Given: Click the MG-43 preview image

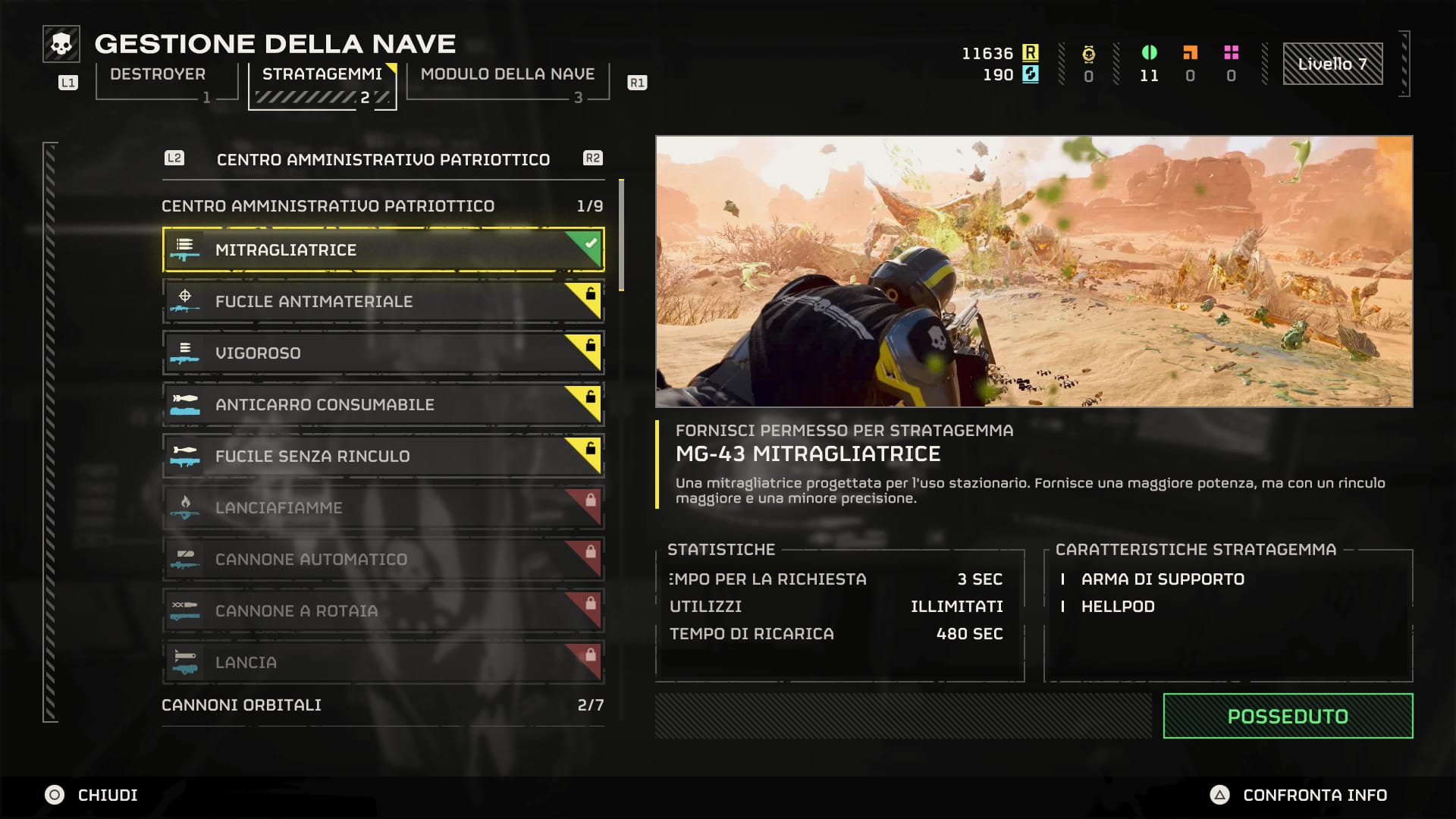Looking at the screenshot, I should tap(1034, 271).
